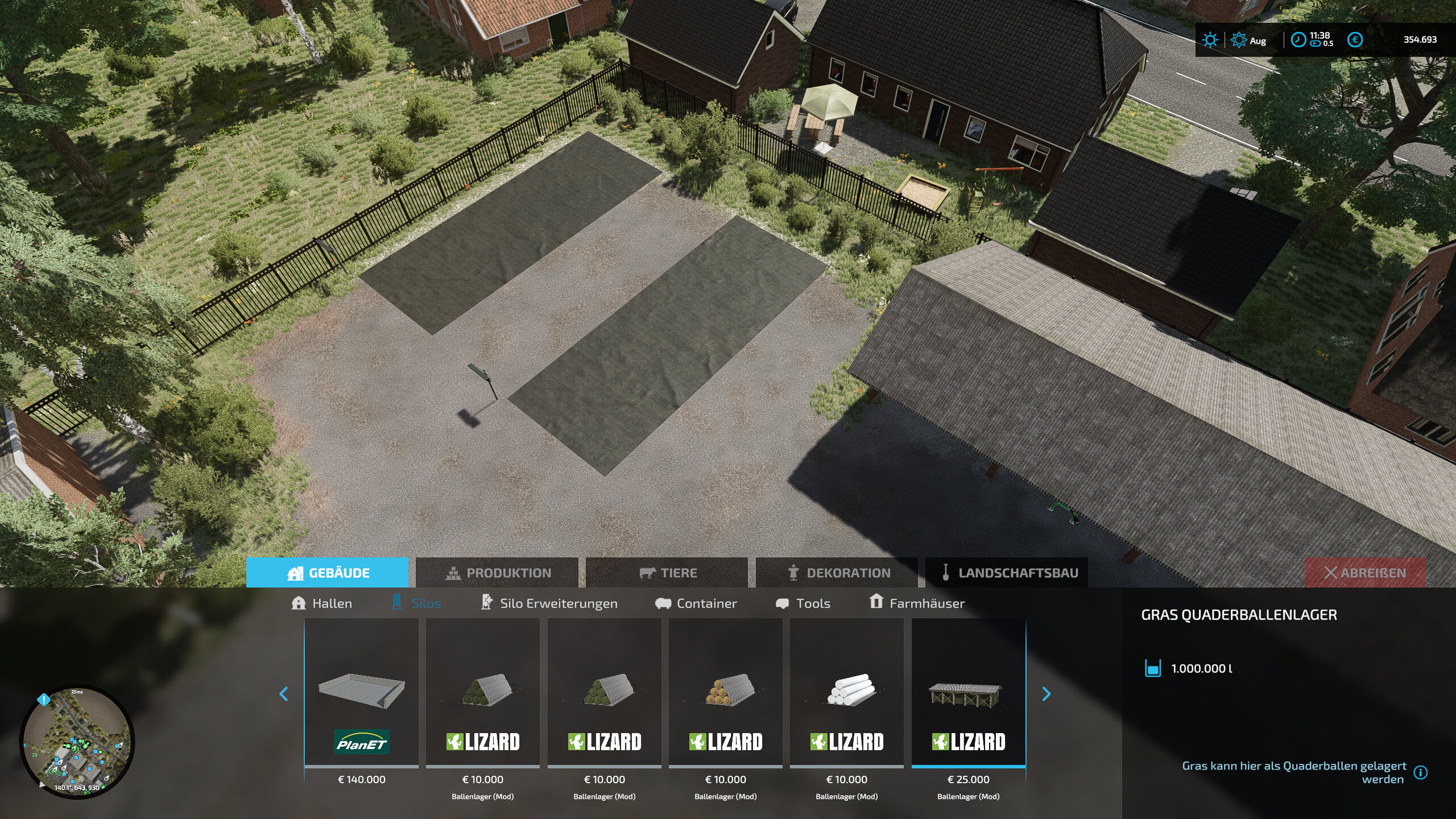Screen dimensions: 1456x819
Task: Click the circular minimap
Action: [77, 741]
